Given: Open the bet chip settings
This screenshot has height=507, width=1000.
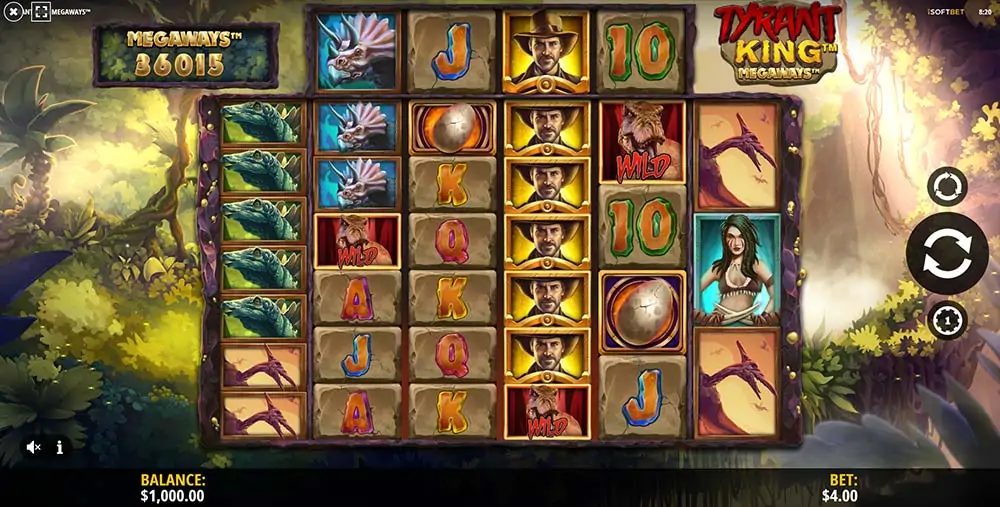Looking at the screenshot, I should 946,320.
